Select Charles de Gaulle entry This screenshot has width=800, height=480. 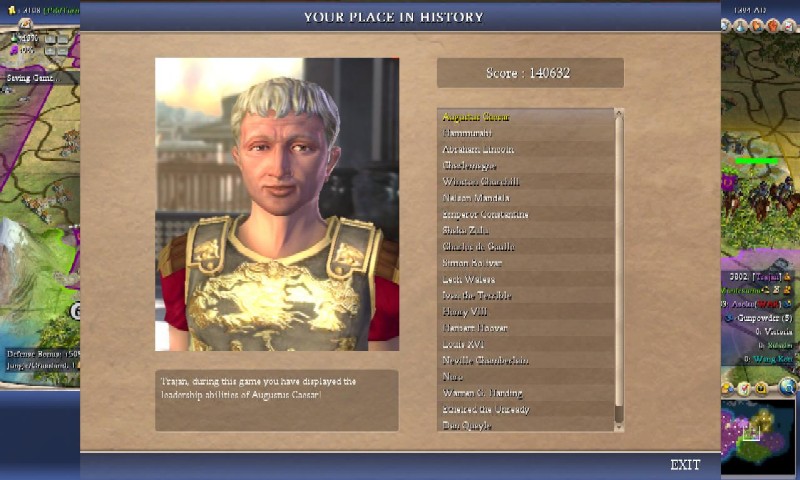[x=478, y=247]
